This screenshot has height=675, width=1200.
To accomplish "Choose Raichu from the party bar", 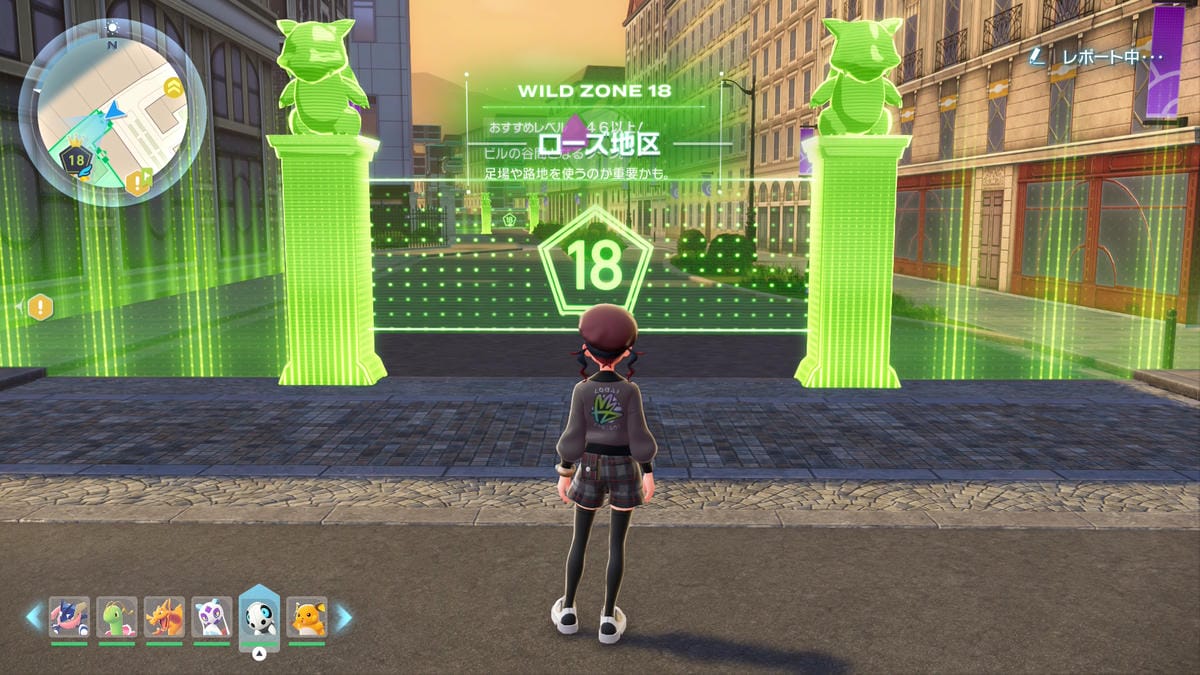I will [x=307, y=617].
